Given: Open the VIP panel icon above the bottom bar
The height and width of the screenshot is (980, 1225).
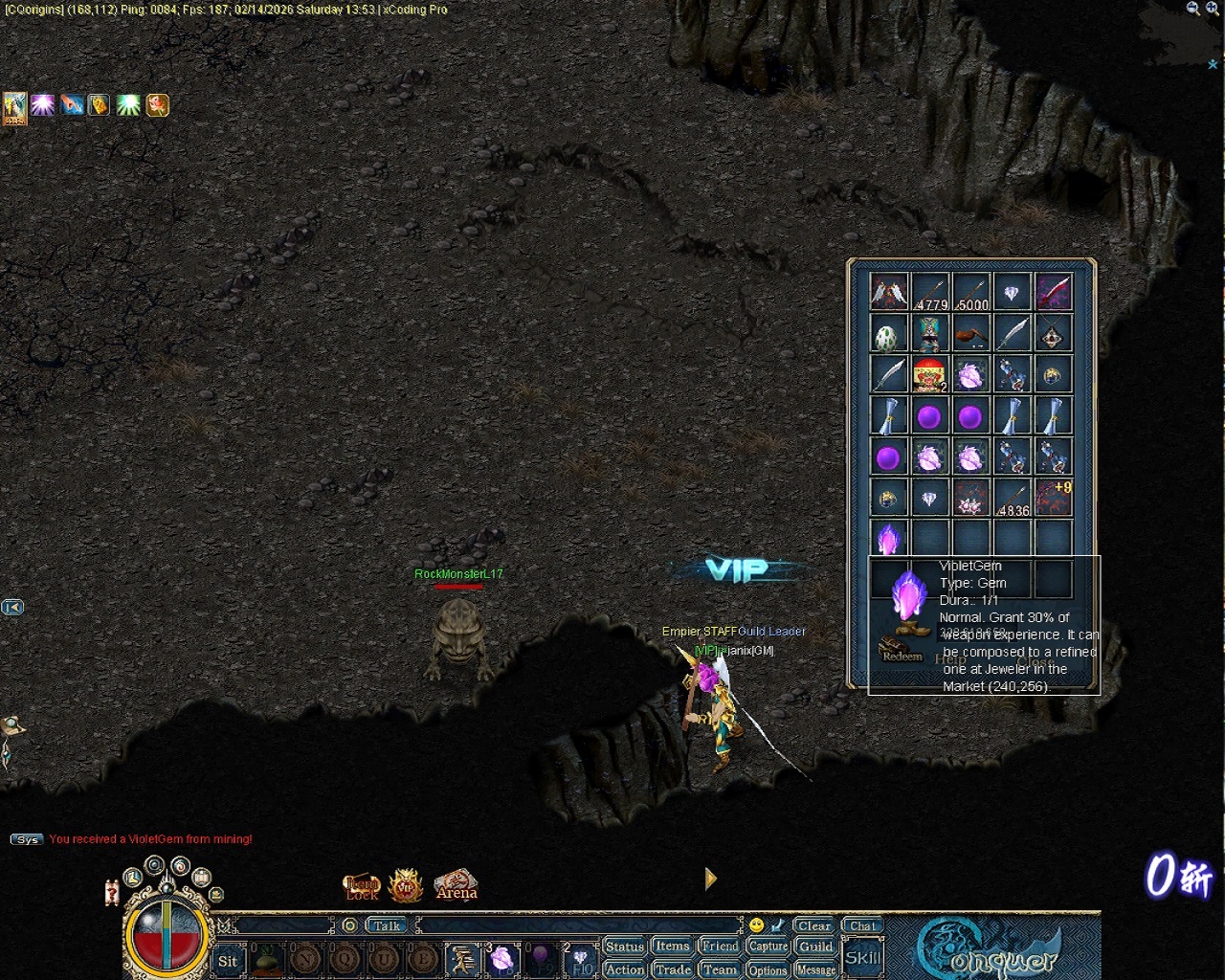Looking at the screenshot, I should point(406,885).
